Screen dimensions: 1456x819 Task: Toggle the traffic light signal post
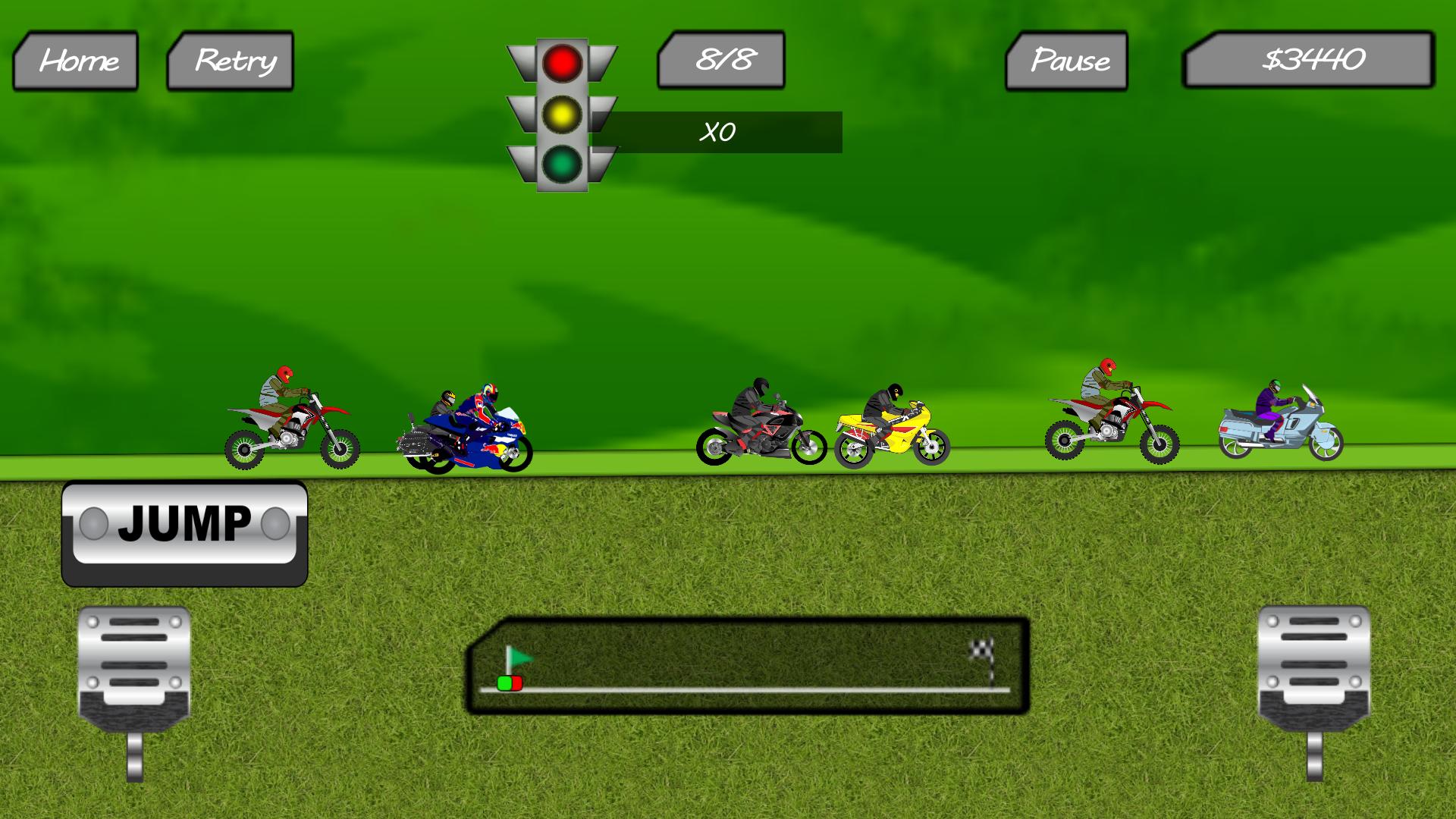click(561, 114)
